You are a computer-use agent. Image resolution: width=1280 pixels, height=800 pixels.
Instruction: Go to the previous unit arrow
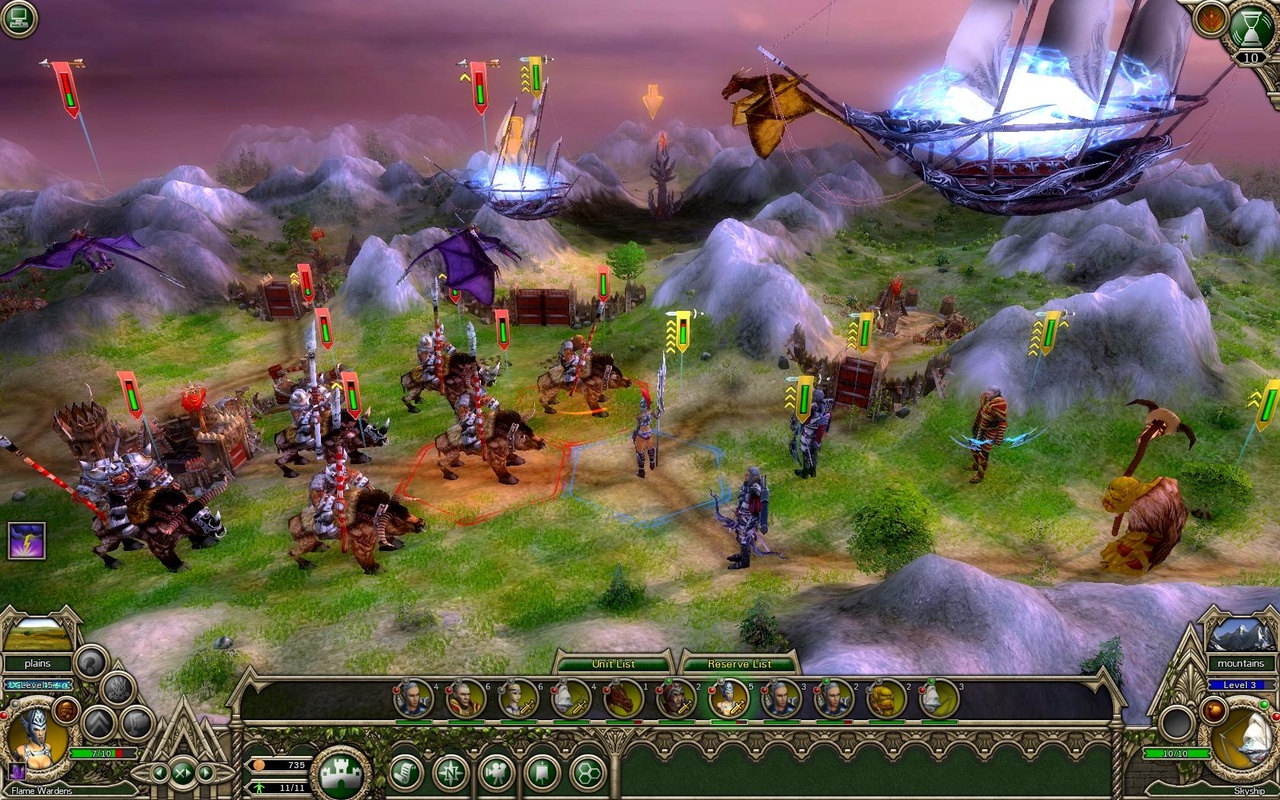[x=158, y=772]
